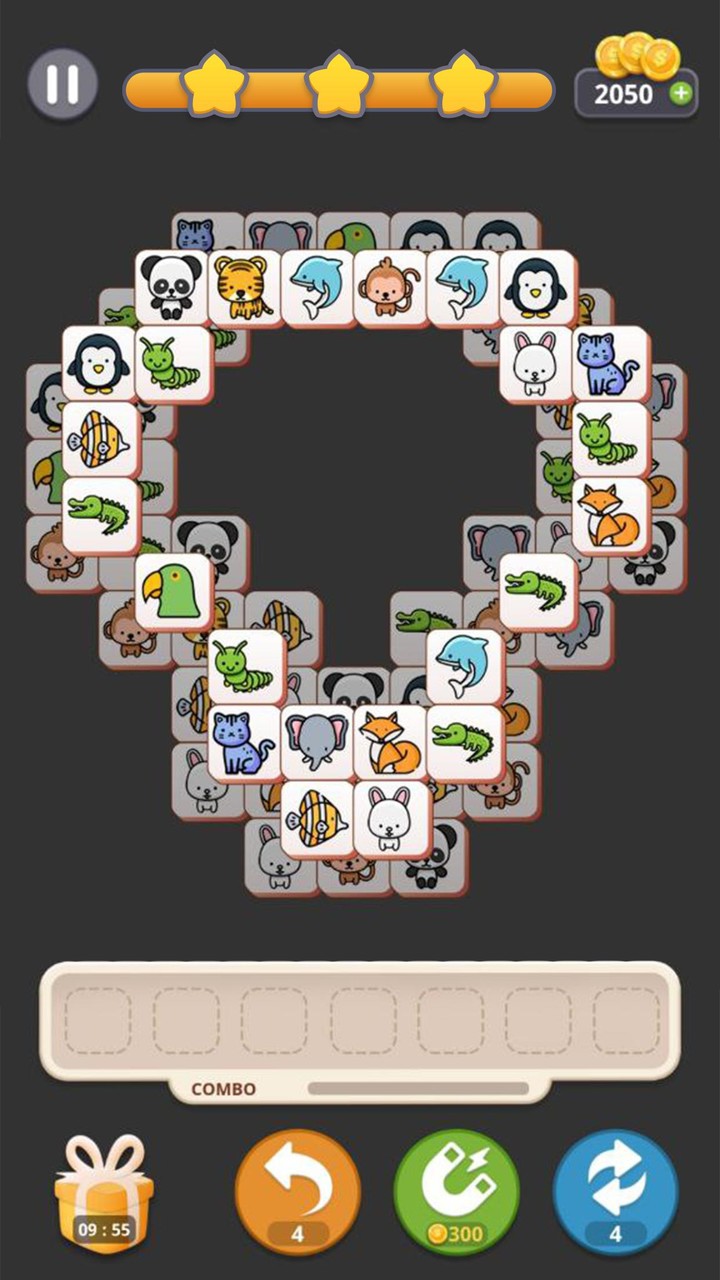This screenshot has width=720, height=1280.
Task: Tap the uncovered elephant tile
Action: [318, 743]
